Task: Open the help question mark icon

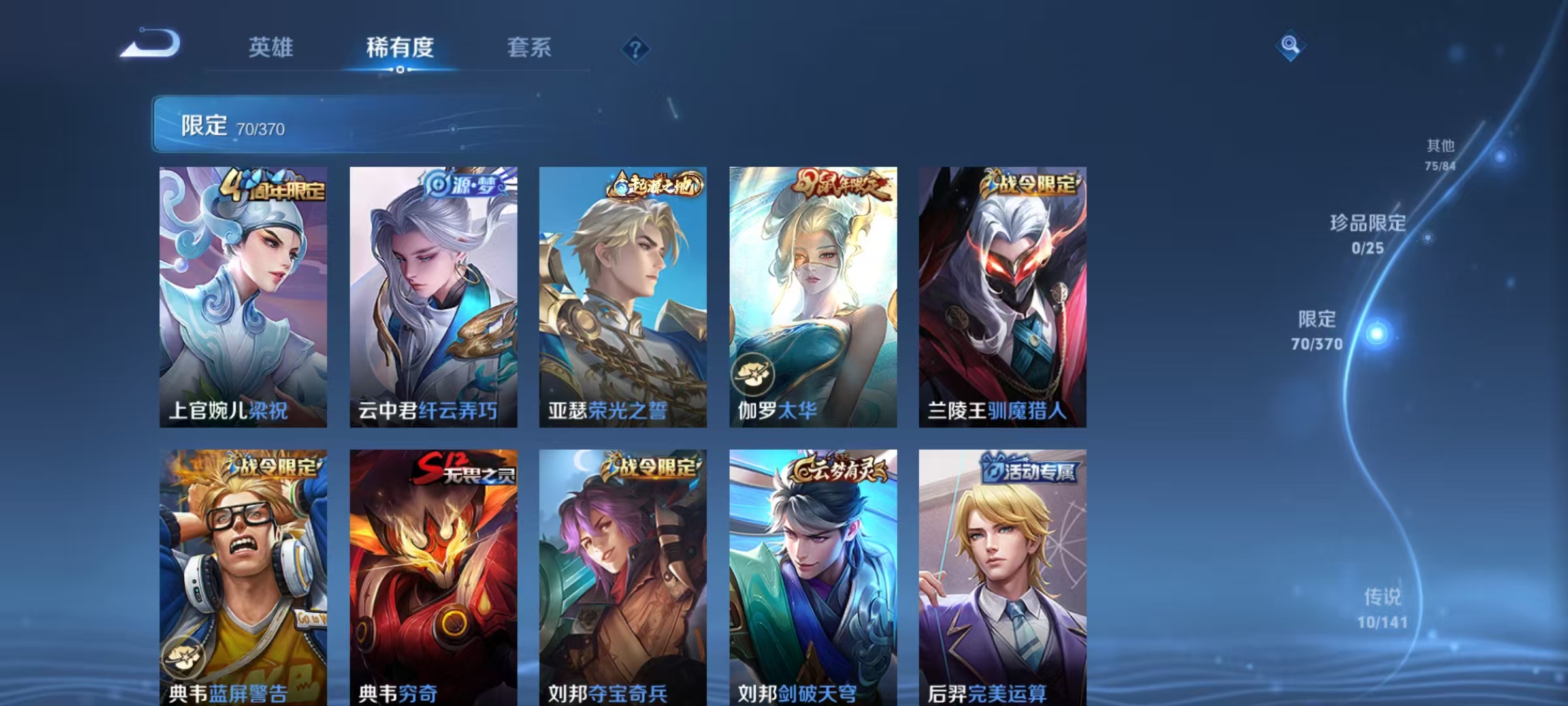Action: (636, 49)
